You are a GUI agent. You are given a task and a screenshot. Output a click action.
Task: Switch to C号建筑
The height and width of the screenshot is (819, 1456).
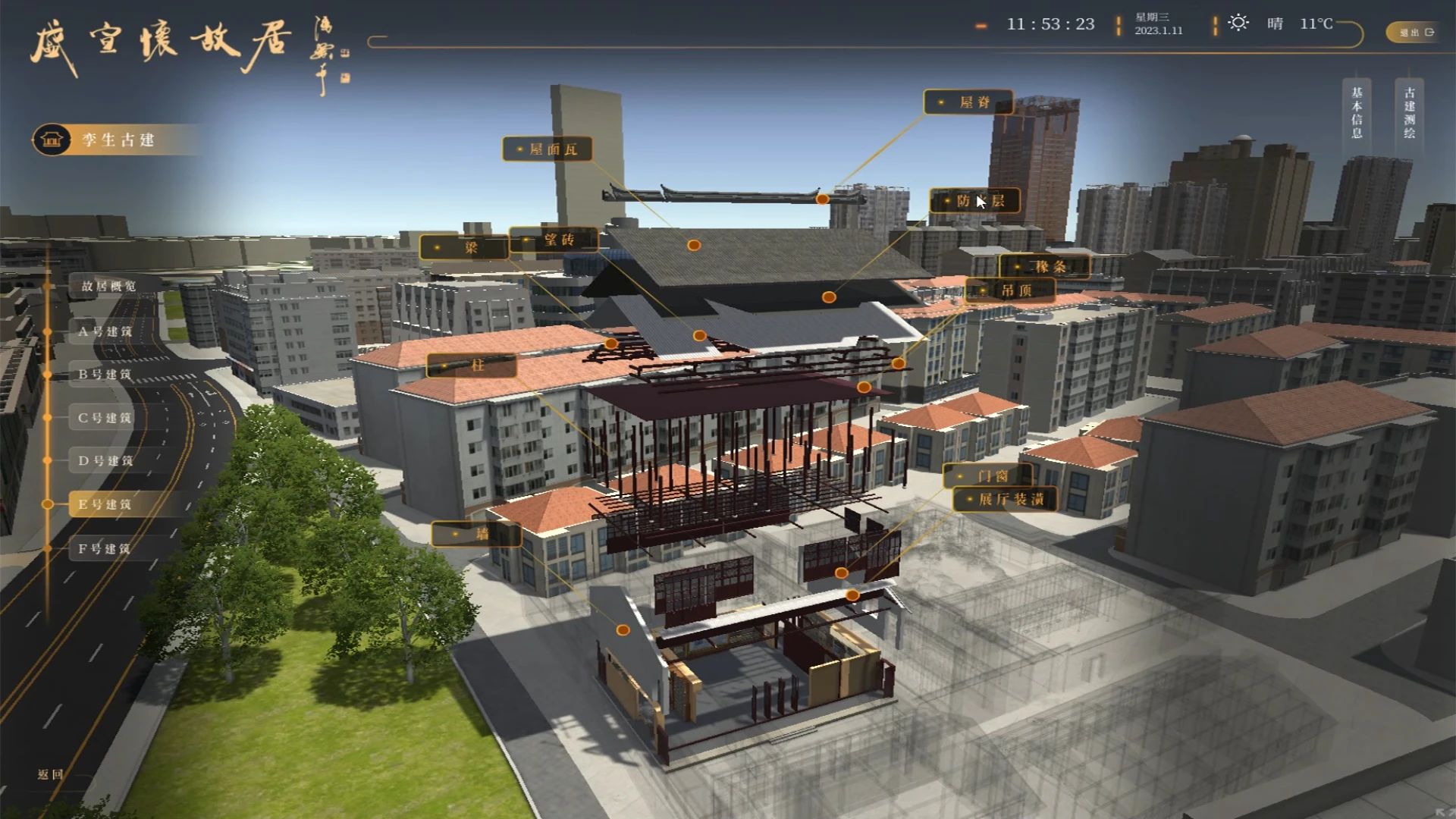pyautogui.click(x=105, y=417)
